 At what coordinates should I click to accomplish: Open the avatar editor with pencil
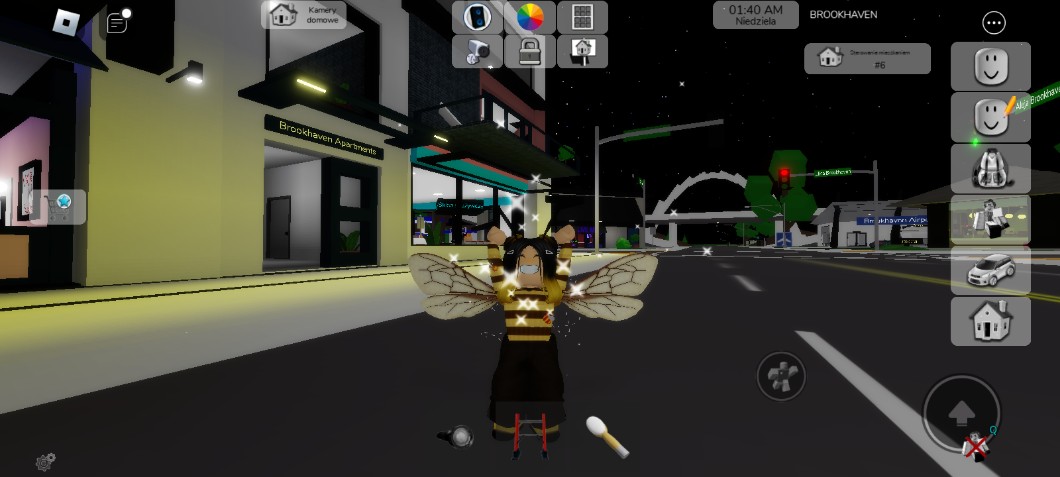coord(990,118)
